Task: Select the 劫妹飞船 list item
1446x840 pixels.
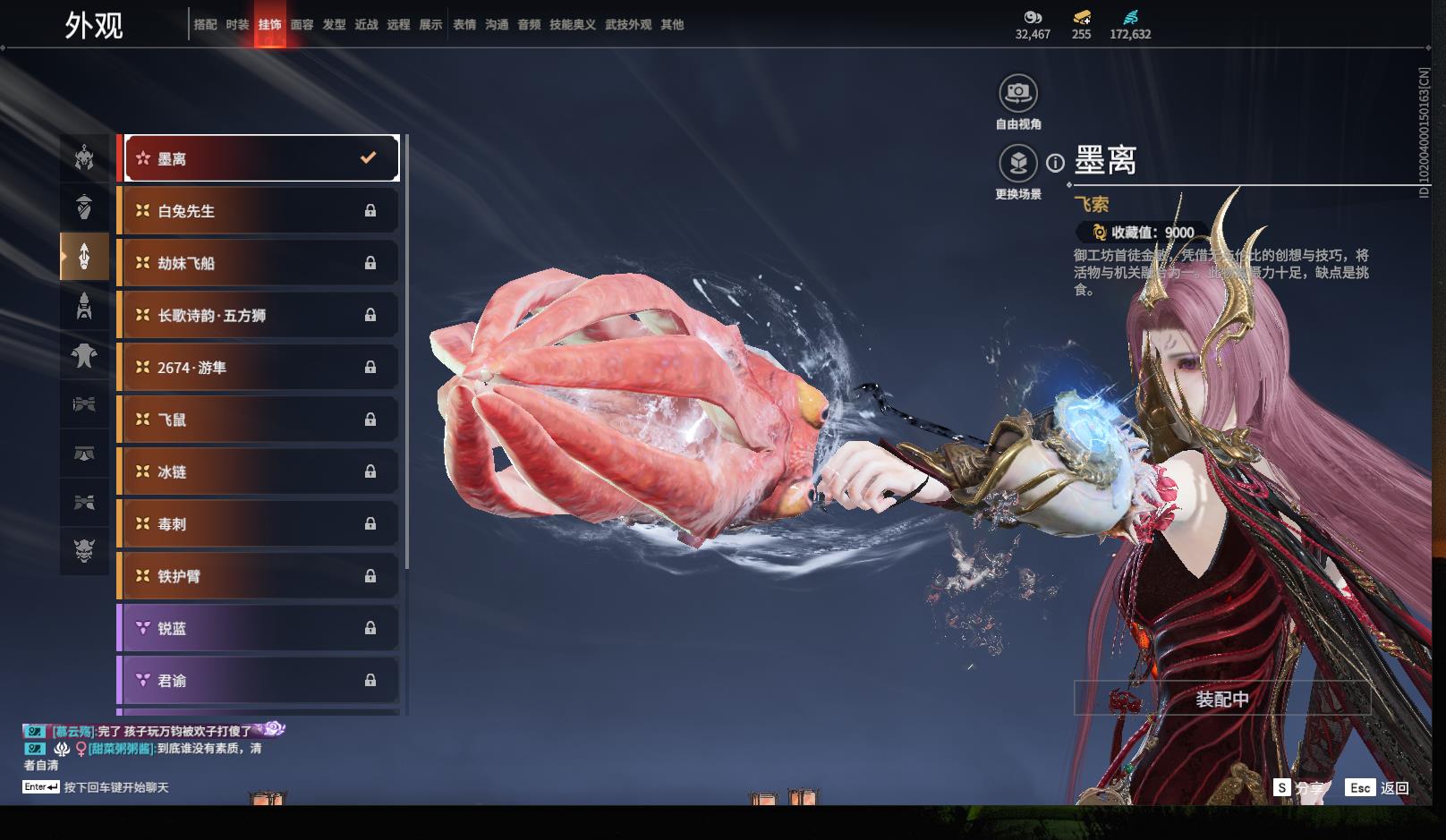Action: 259,263
